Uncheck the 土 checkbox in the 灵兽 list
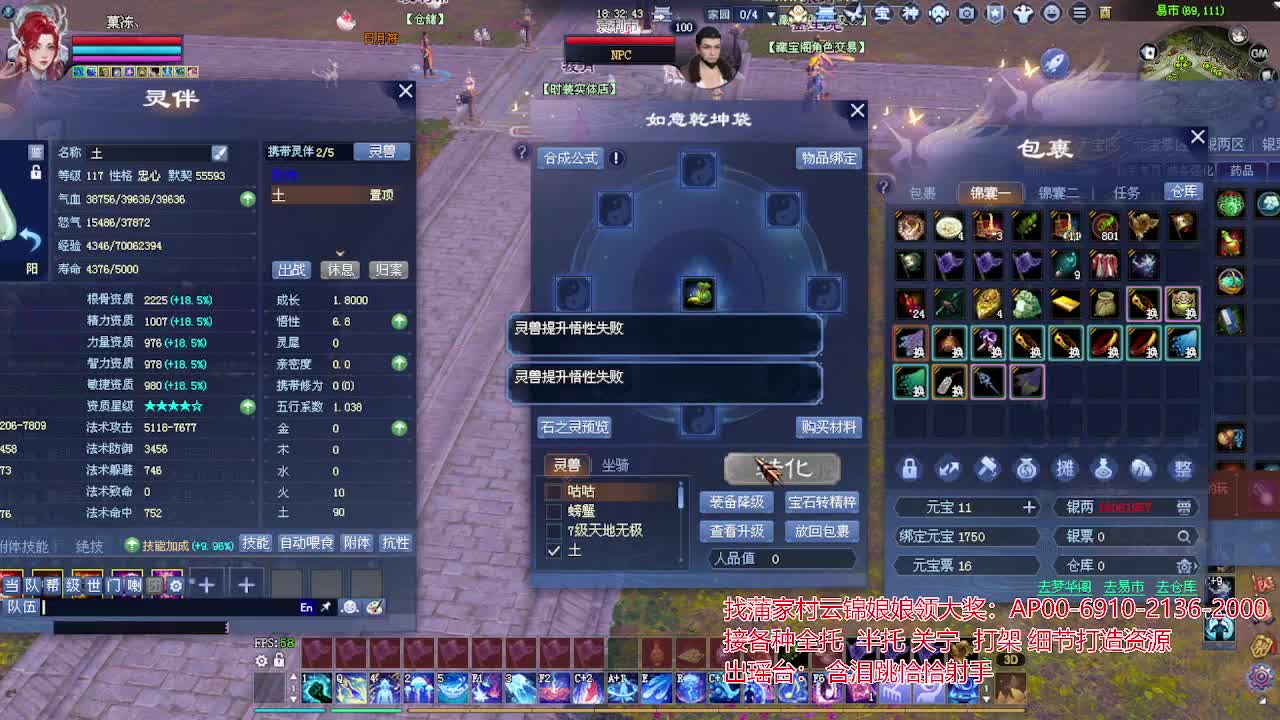 pyautogui.click(x=553, y=551)
